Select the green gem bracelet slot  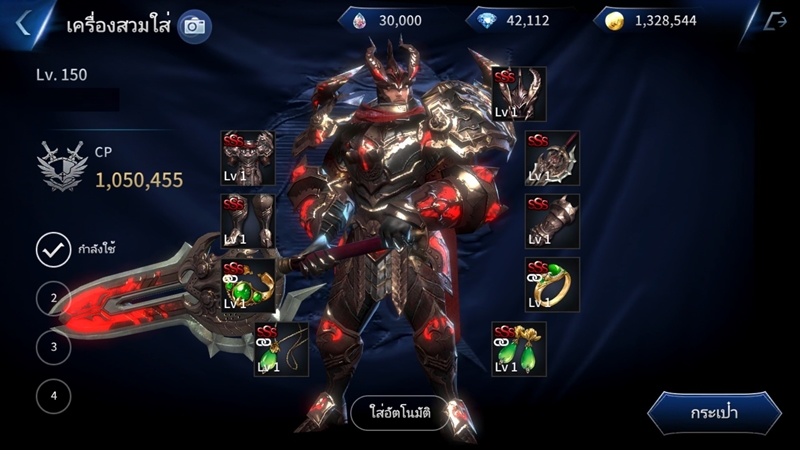[x=247, y=285]
